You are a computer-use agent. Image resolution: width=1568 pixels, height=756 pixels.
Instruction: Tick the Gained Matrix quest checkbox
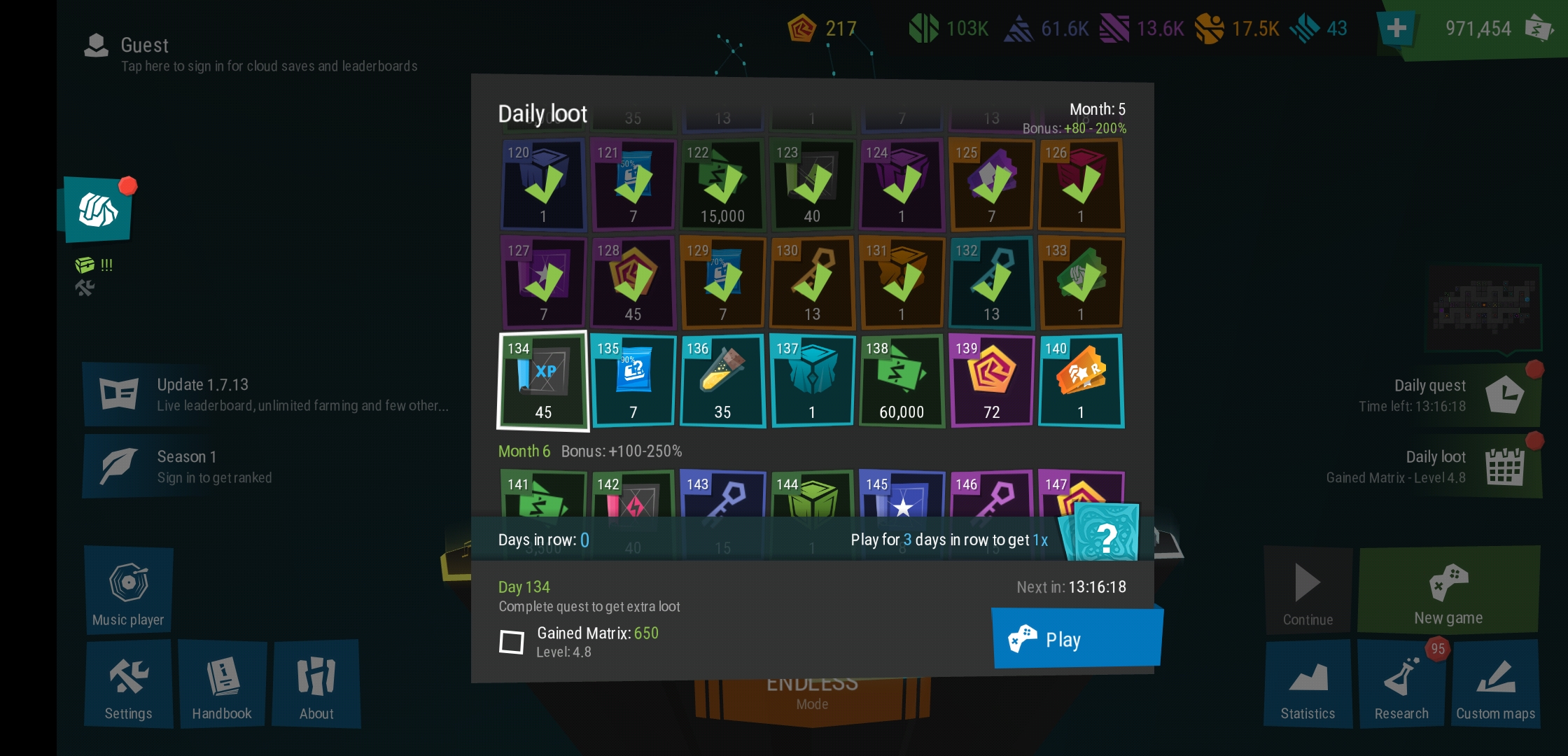tap(512, 641)
